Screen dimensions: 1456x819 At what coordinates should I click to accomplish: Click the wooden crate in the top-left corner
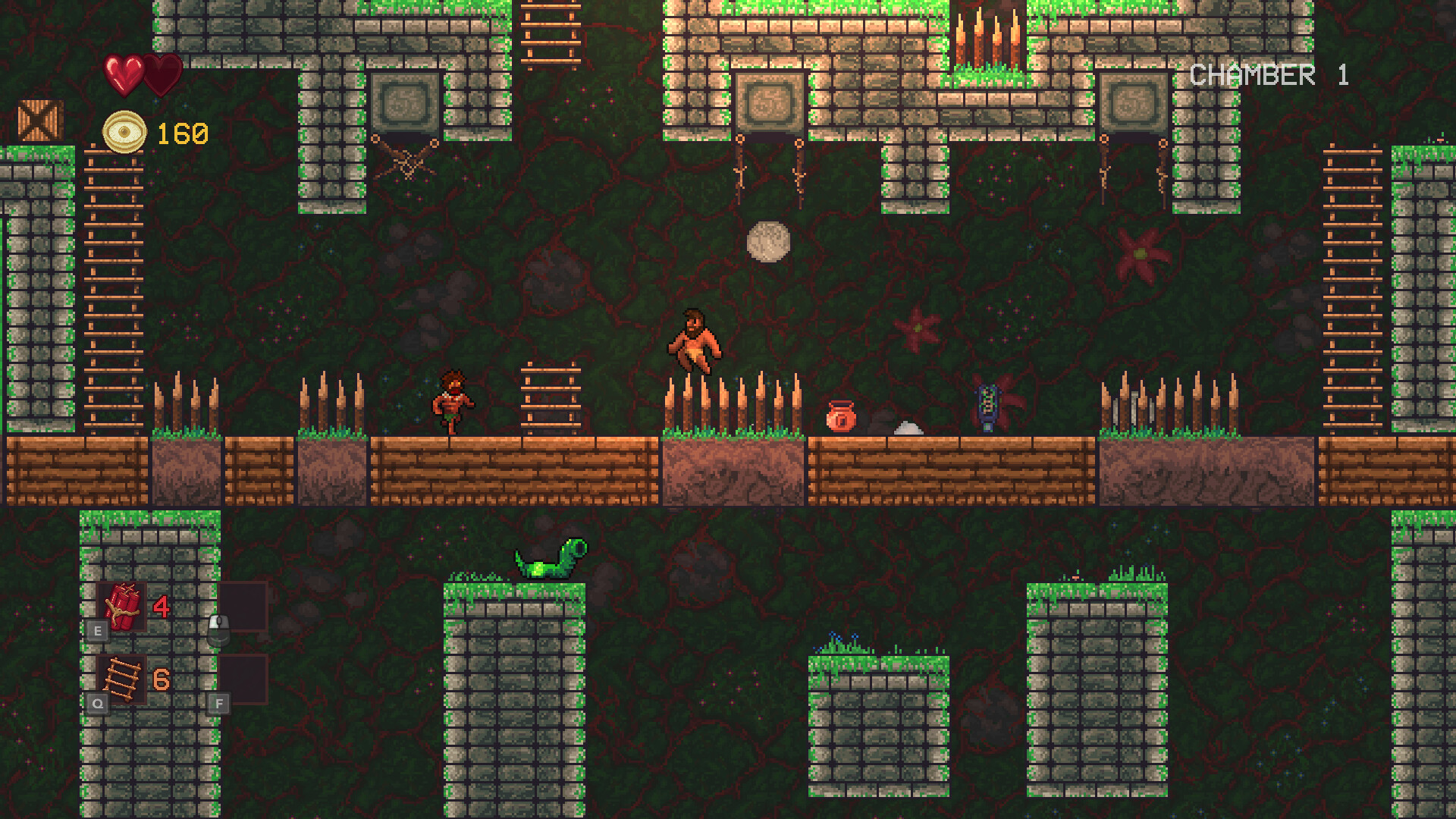[x=40, y=121]
